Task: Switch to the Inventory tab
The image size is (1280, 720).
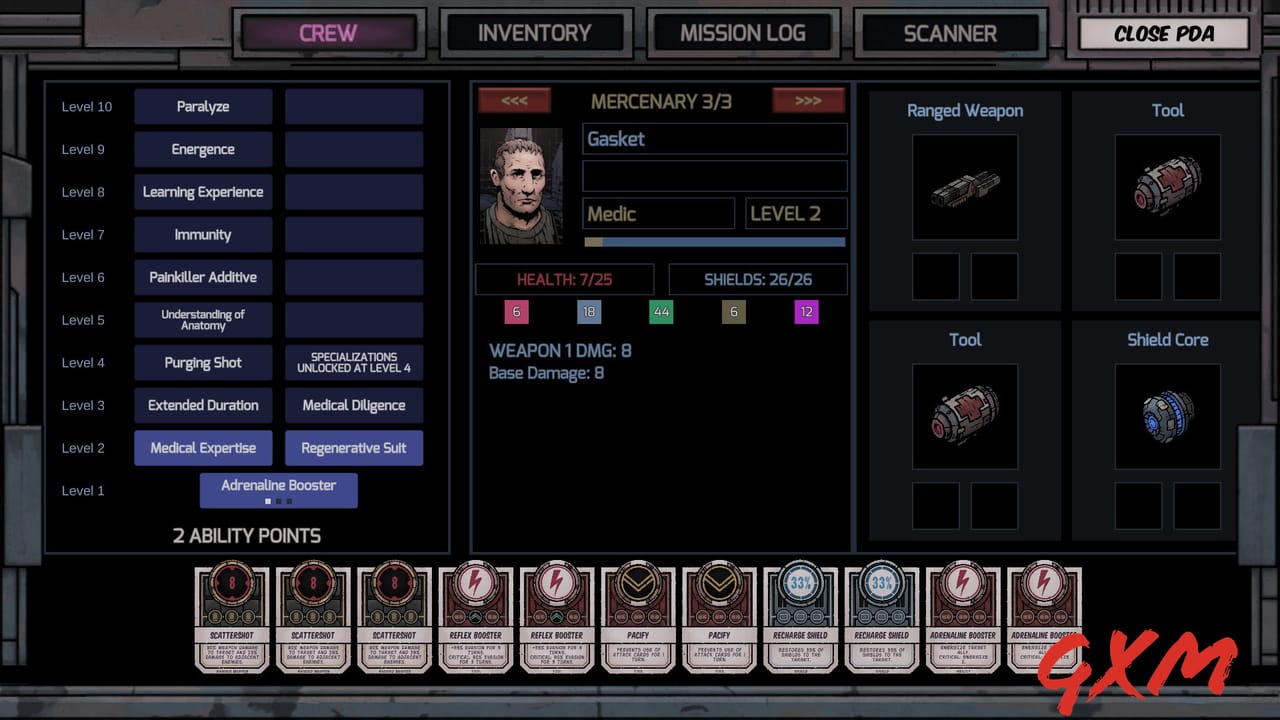Action: [x=534, y=32]
